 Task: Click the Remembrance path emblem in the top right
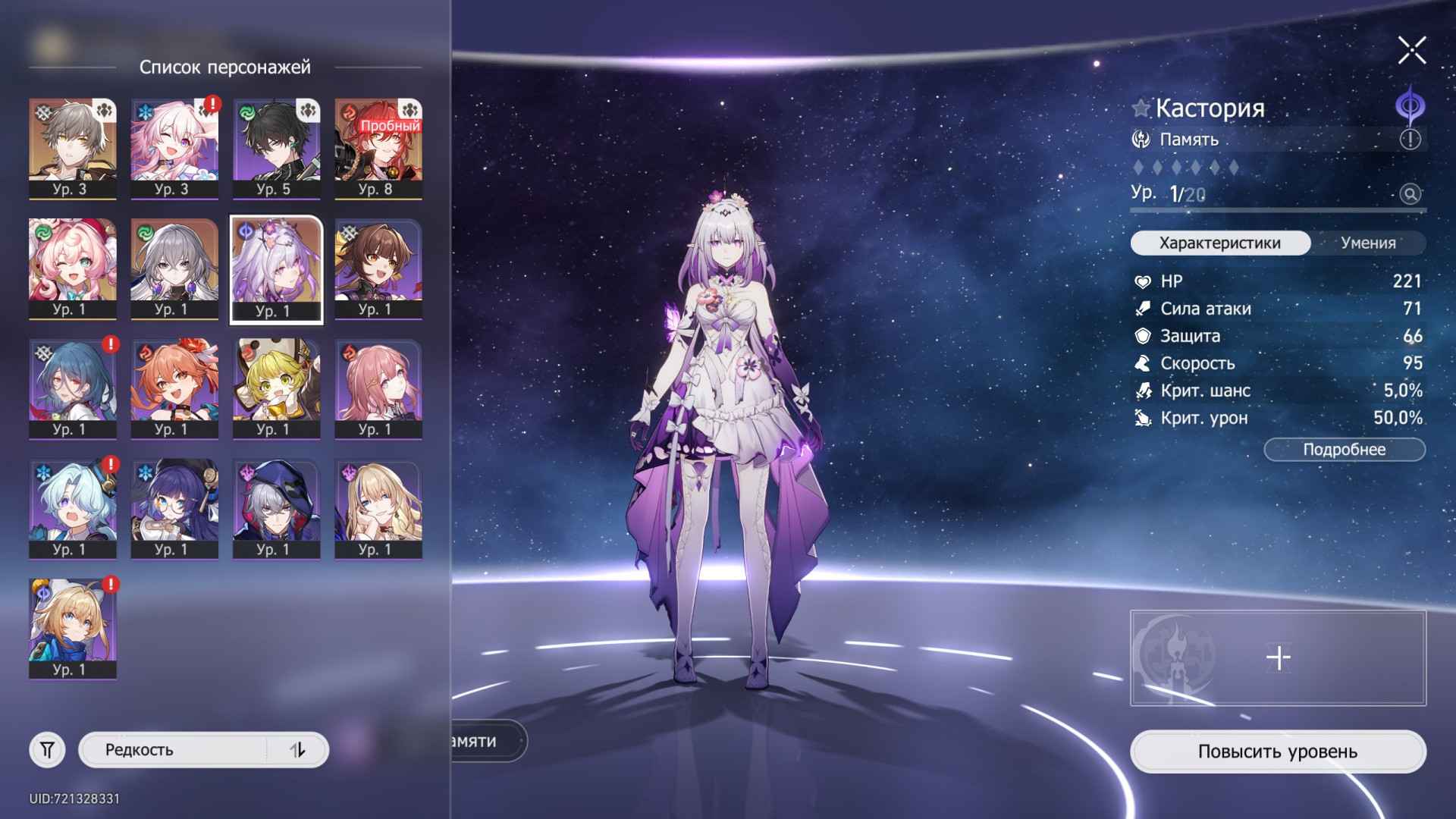coord(1409,108)
